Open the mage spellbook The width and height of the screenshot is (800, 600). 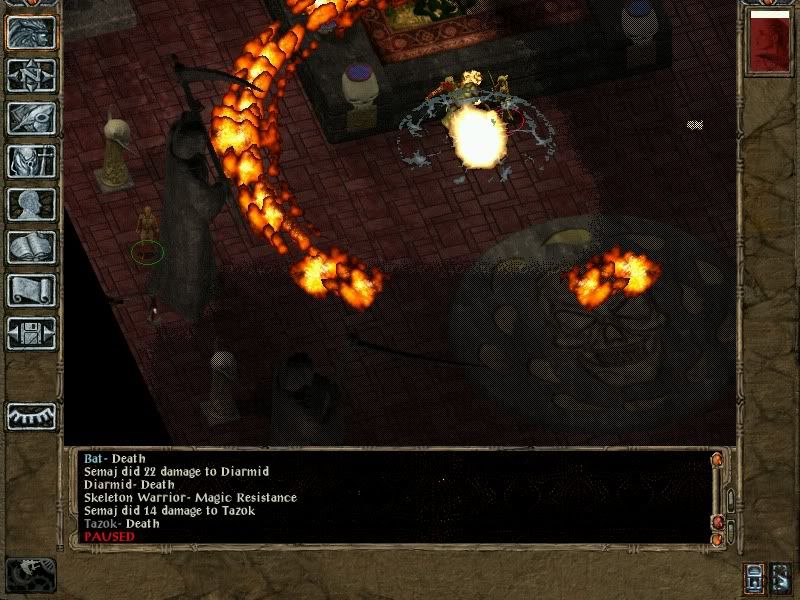coord(31,247)
